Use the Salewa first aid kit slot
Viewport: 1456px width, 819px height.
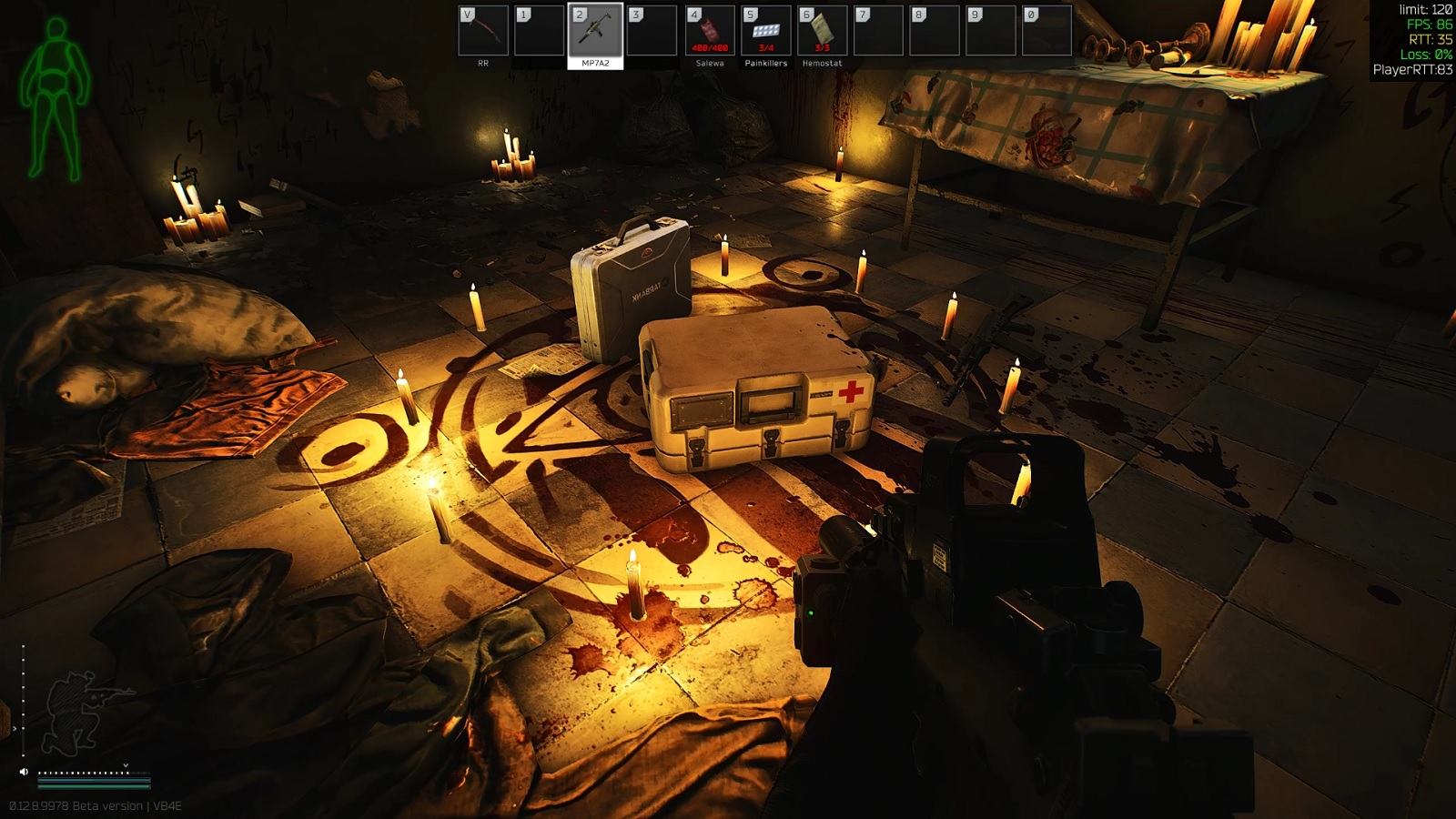point(710,31)
